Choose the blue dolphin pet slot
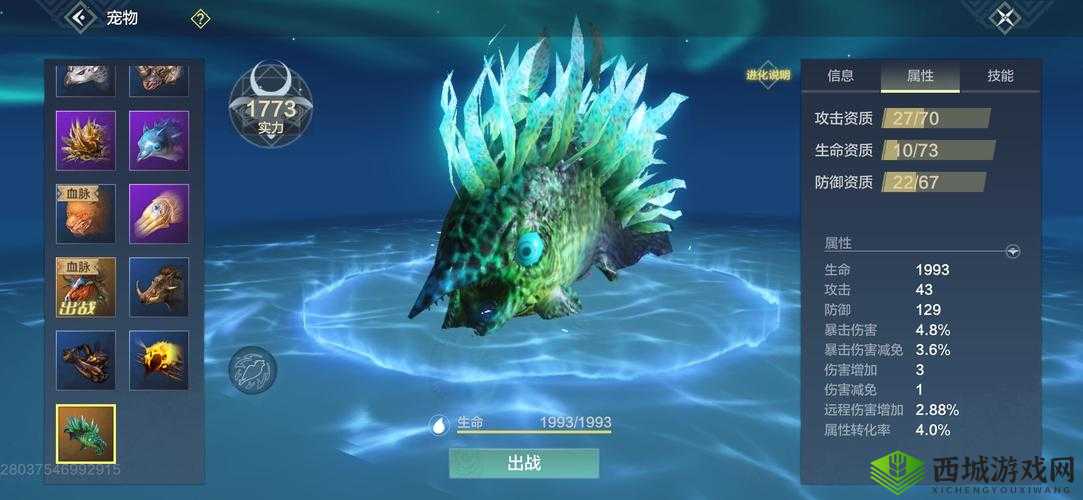The image size is (1083, 500). [x=159, y=140]
